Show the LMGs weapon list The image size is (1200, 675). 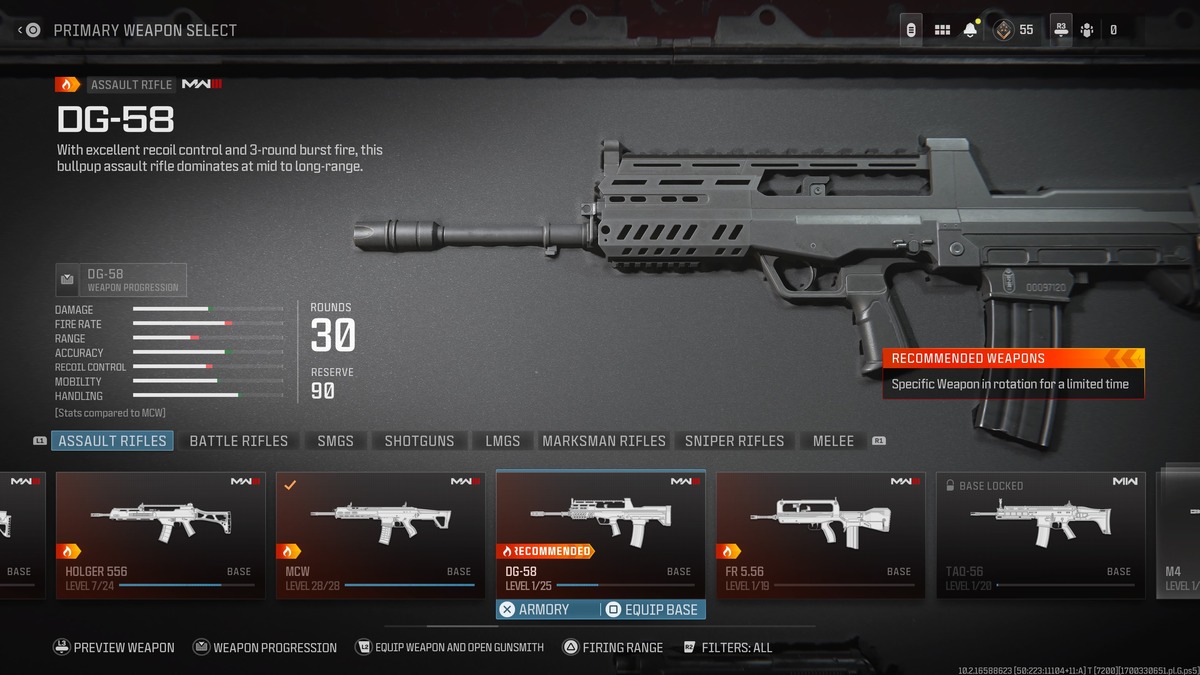tap(502, 441)
